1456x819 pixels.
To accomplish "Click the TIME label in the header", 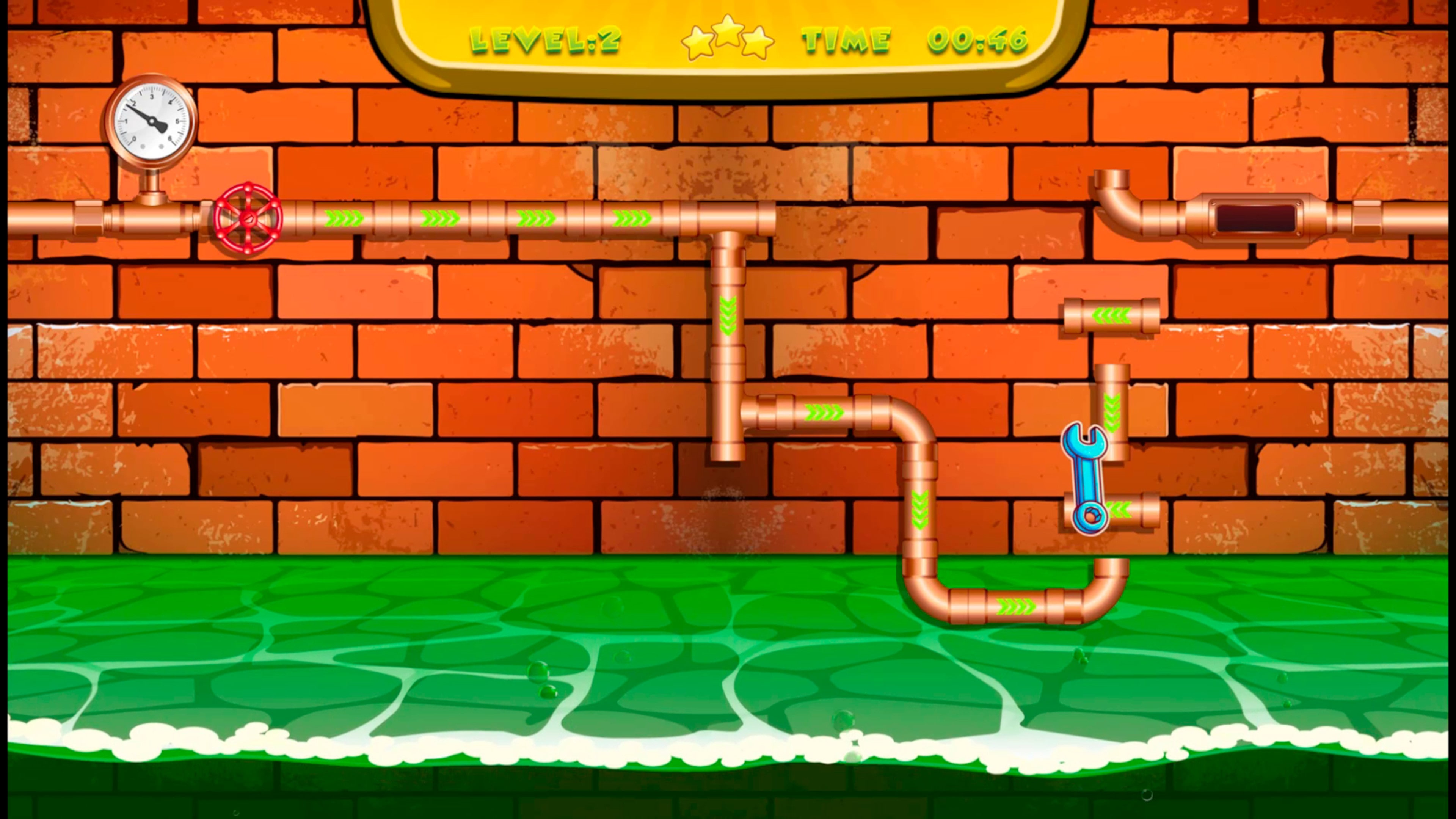I will tap(845, 39).
